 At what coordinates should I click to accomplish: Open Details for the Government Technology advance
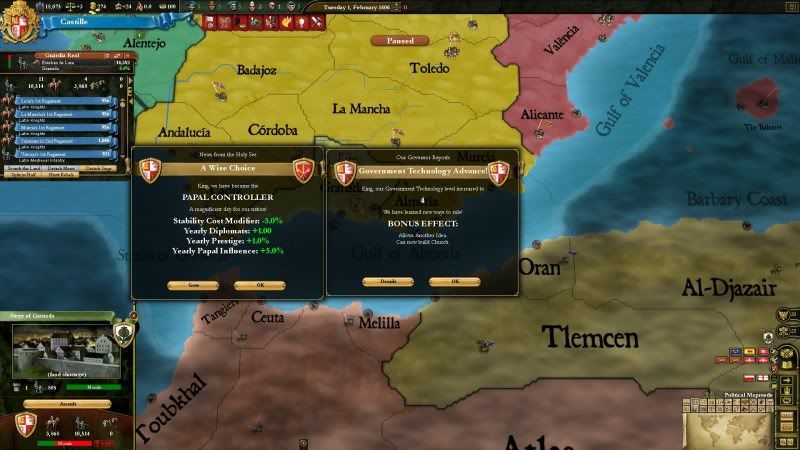387,281
